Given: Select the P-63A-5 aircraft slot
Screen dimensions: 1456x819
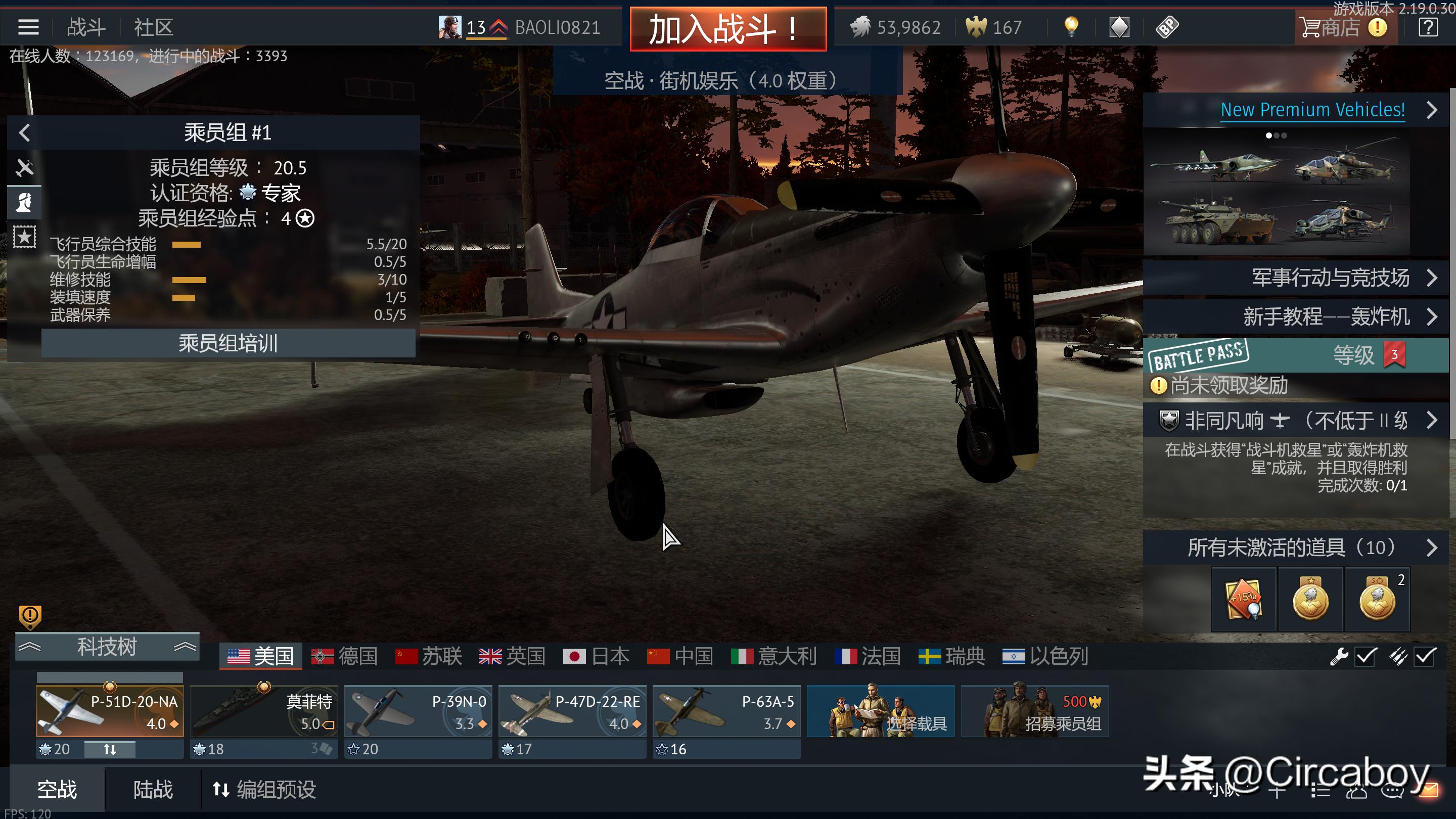Looking at the screenshot, I should [x=726, y=711].
